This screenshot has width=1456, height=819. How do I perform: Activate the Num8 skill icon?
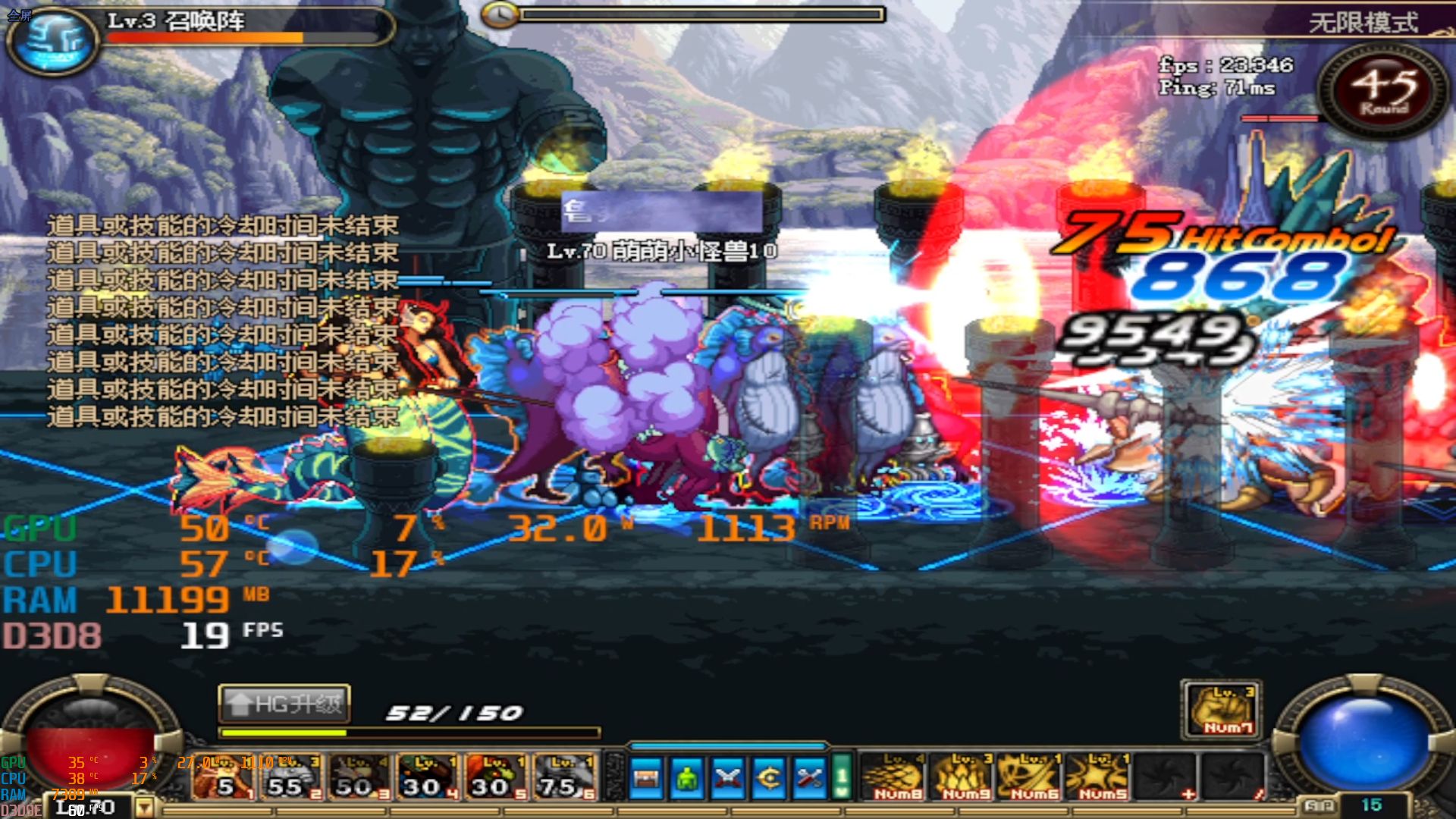pos(896,778)
